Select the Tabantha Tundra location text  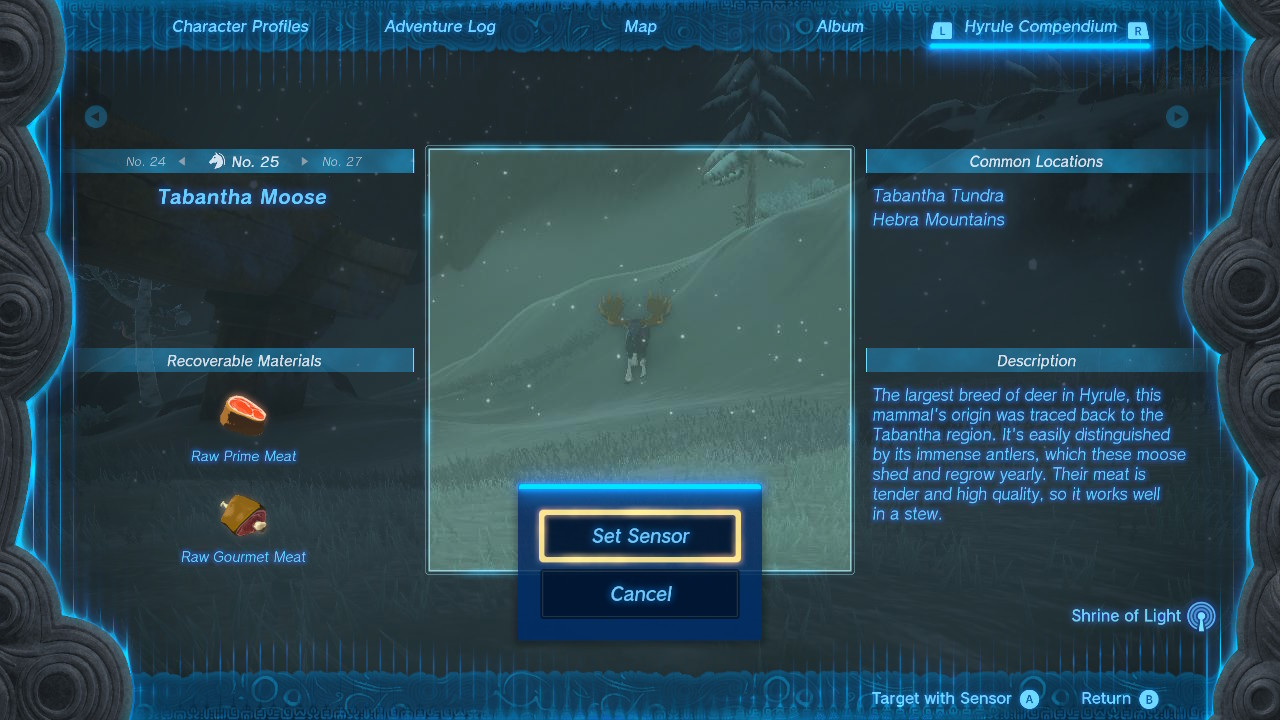[x=937, y=196]
